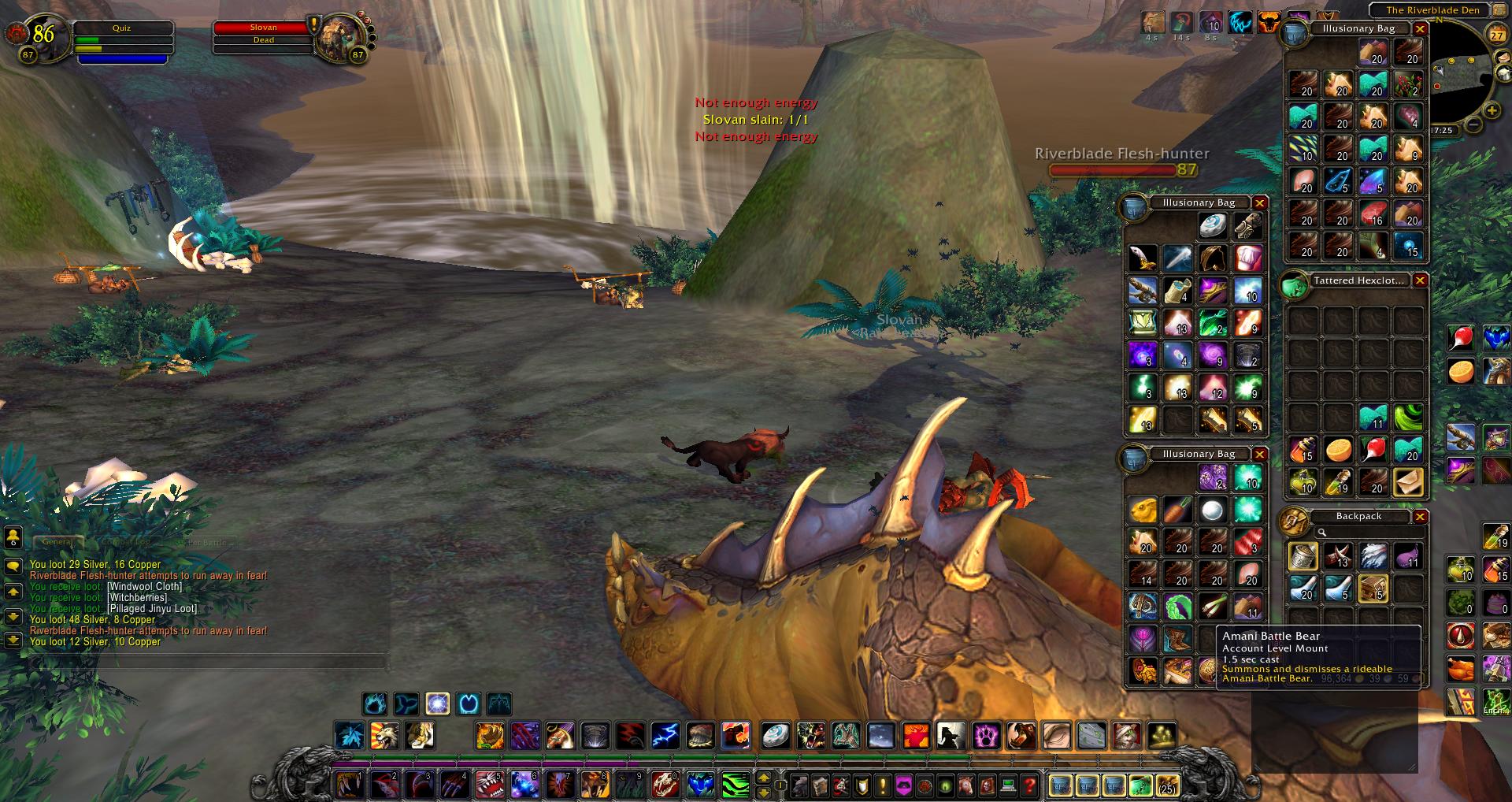Click the Backpack search field
Viewport: 1512px width, 802px height.
pyautogui.click(x=1370, y=533)
